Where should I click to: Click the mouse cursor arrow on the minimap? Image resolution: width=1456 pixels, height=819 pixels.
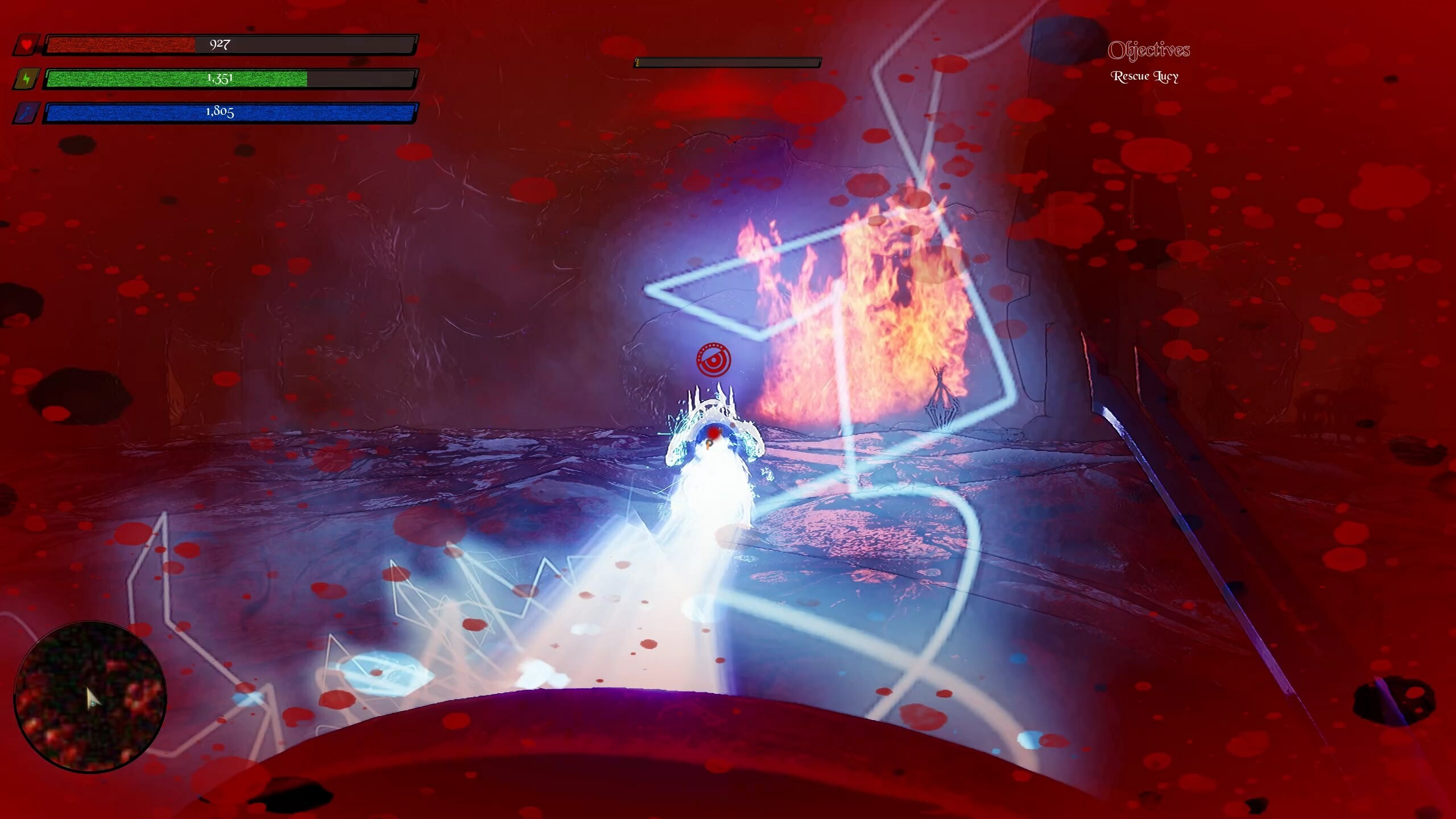click(x=93, y=697)
